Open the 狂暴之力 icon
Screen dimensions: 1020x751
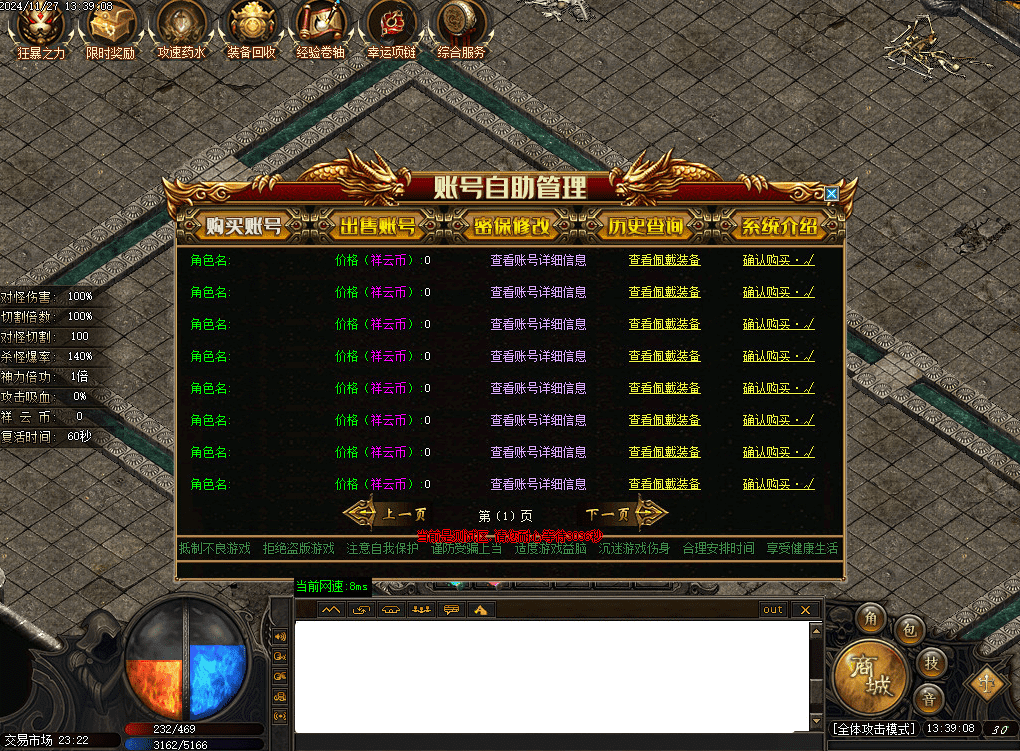click(x=41, y=23)
